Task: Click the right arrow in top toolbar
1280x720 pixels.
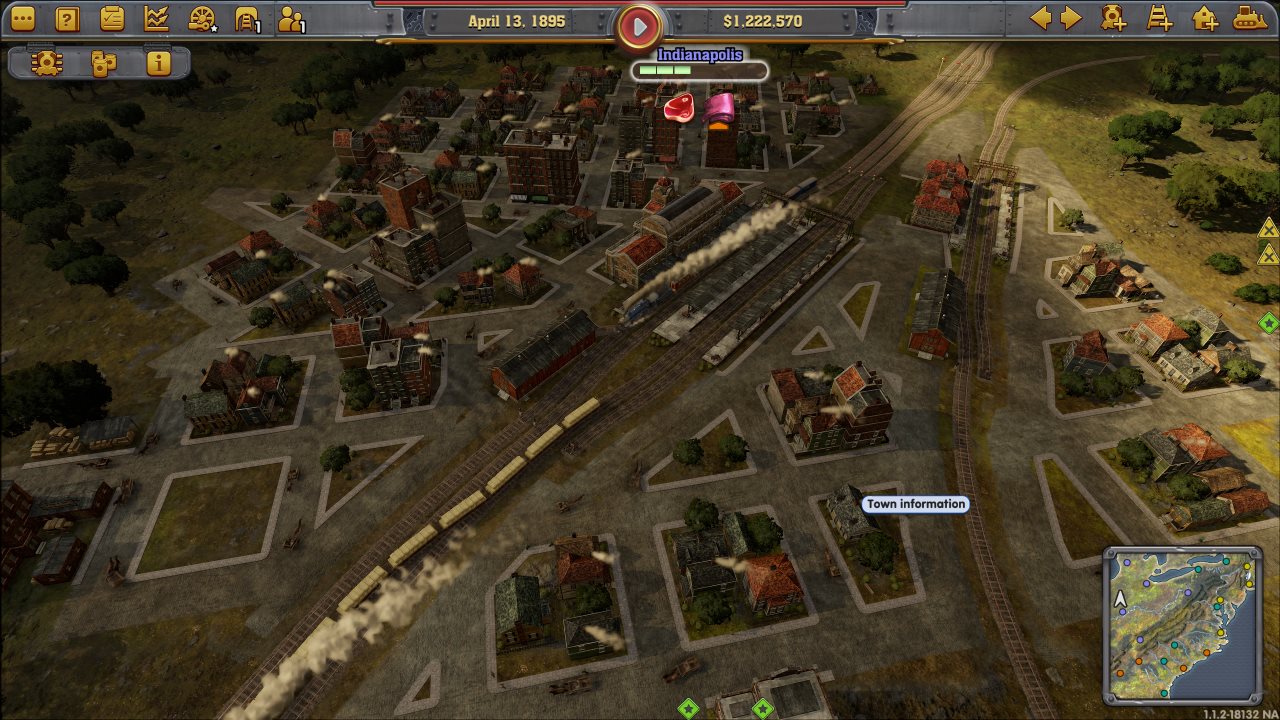Action: point(1071,18)
